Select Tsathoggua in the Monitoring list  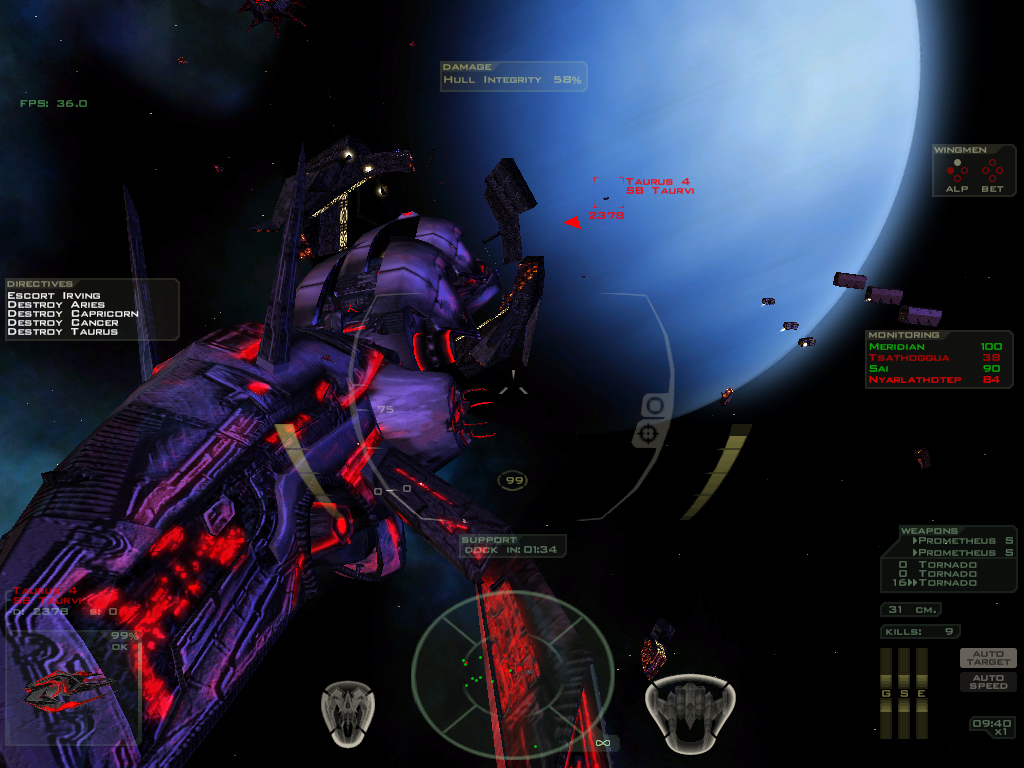click(935, 357)
